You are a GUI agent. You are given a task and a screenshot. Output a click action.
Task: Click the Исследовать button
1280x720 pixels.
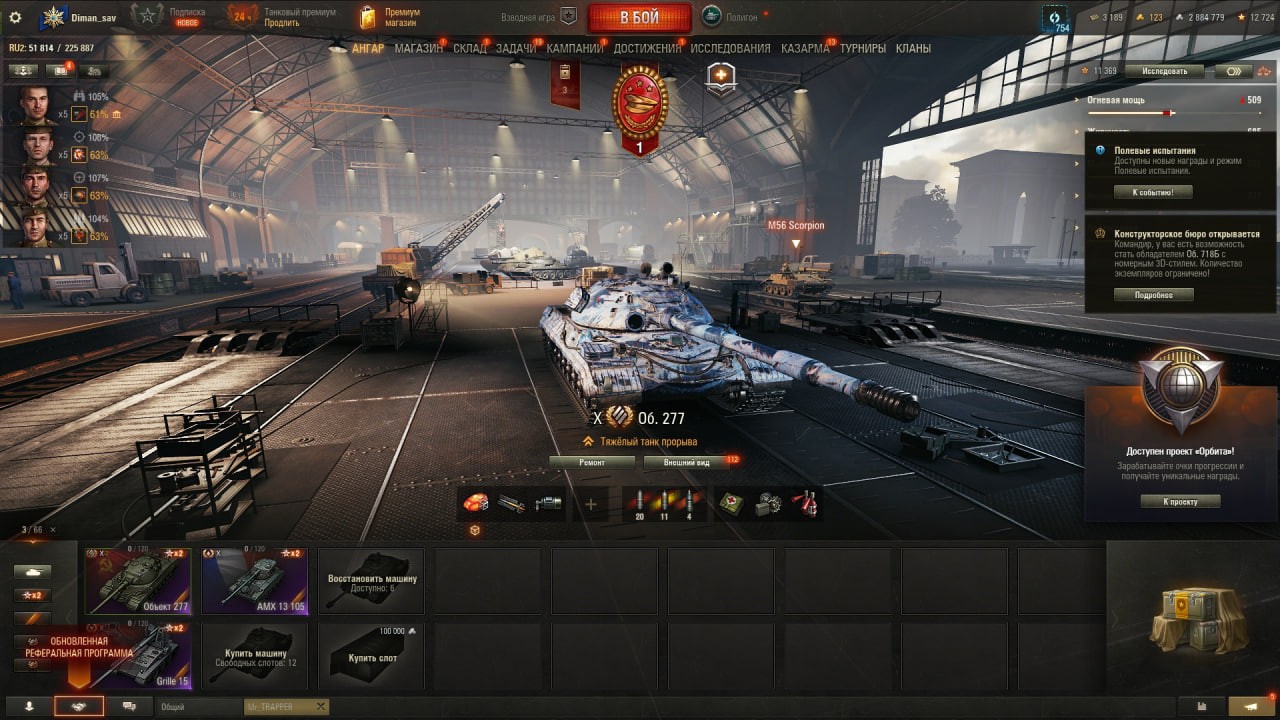point(1164,71)
